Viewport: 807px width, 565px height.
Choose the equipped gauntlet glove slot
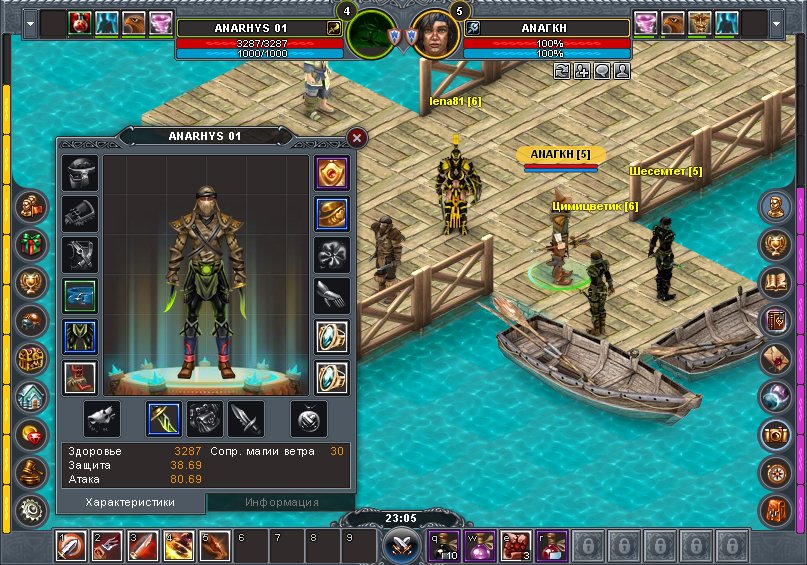[80, 214]
